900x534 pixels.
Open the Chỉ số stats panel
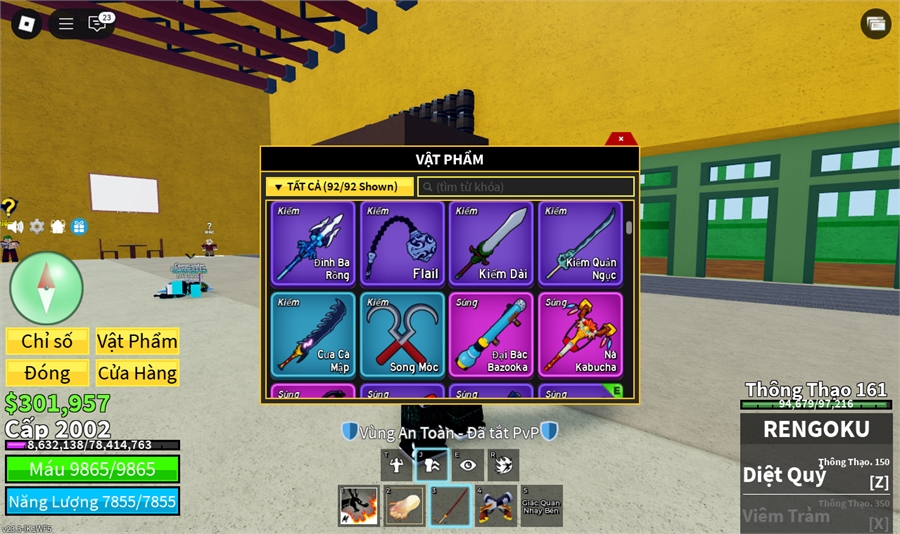click(47, 341)
